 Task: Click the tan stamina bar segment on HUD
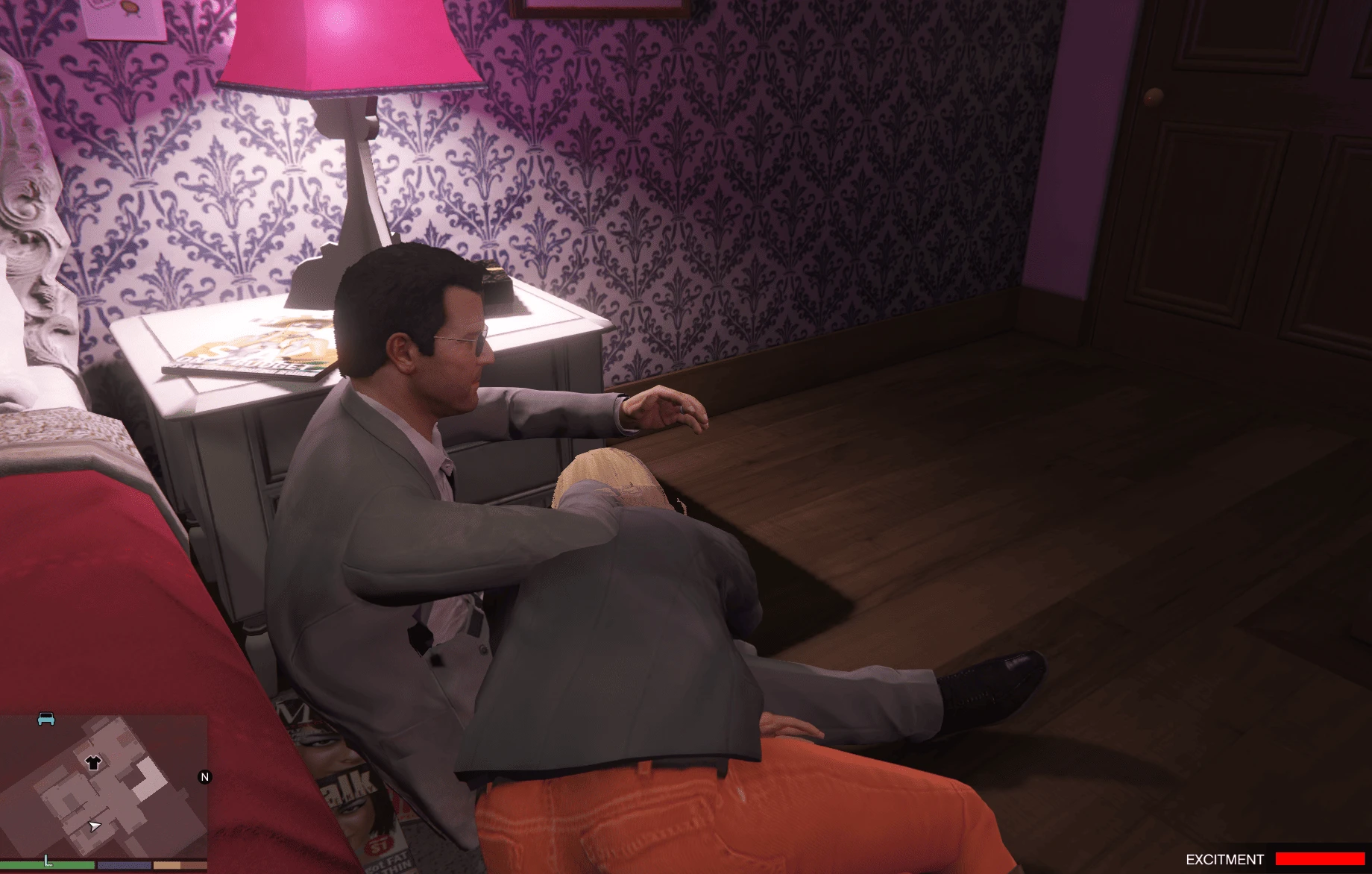point(167,866)
